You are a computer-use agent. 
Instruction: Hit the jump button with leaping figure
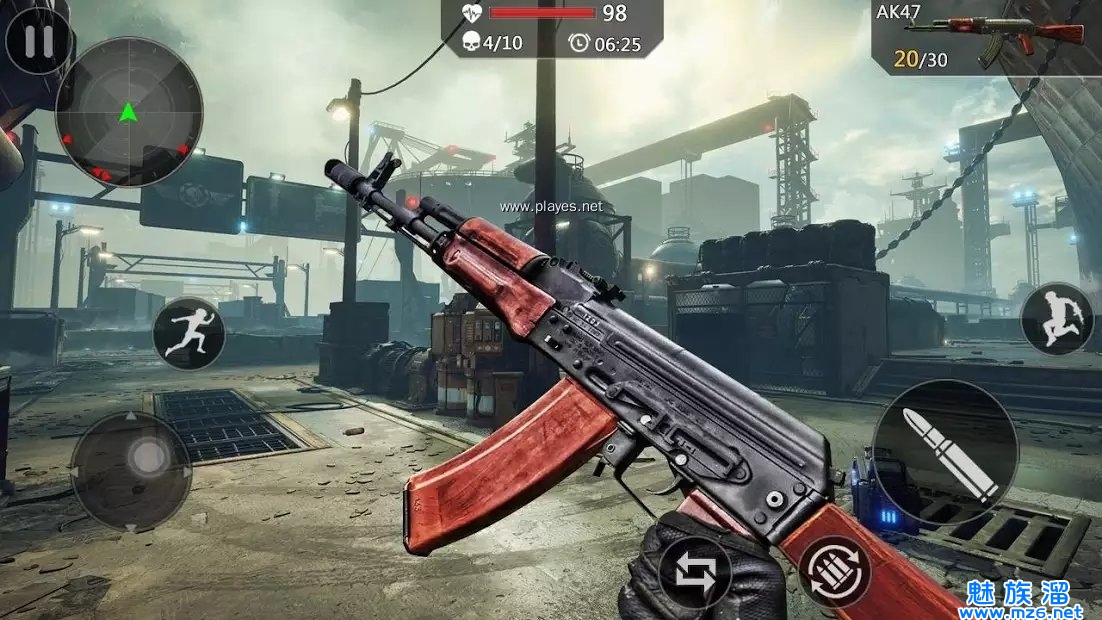[x=1057, y=318]
